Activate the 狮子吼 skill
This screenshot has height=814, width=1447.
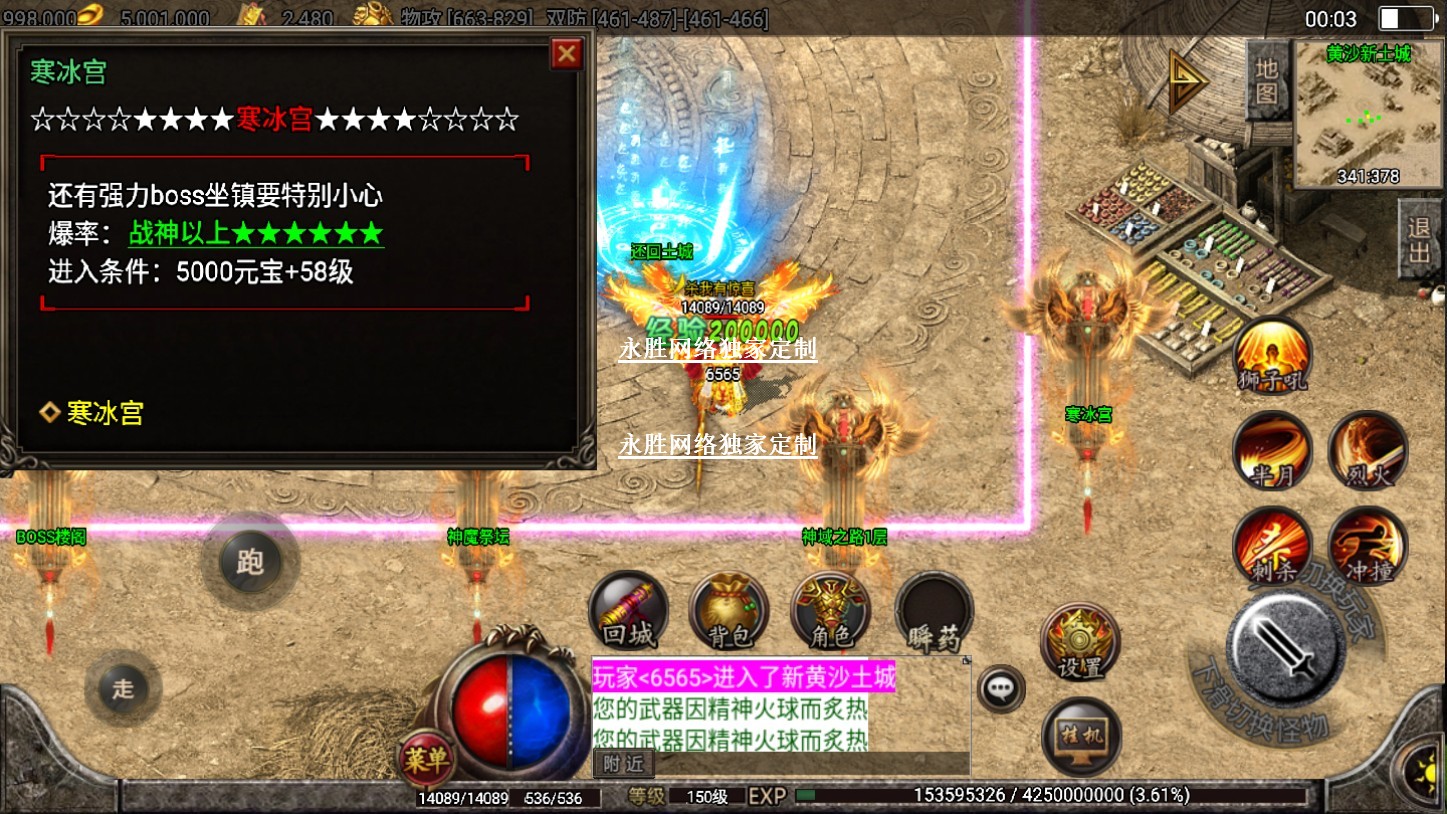[x=1271, y=357]
